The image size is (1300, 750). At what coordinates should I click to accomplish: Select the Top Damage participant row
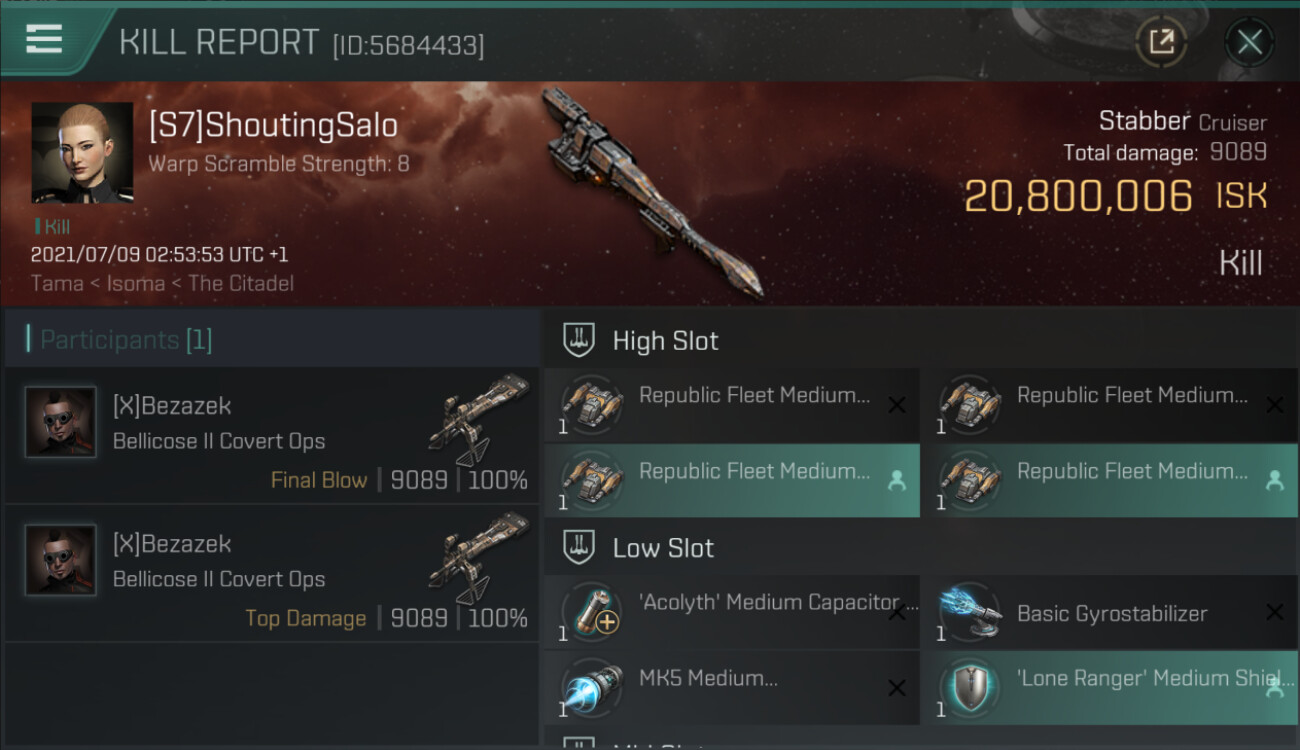click(272, 574)
